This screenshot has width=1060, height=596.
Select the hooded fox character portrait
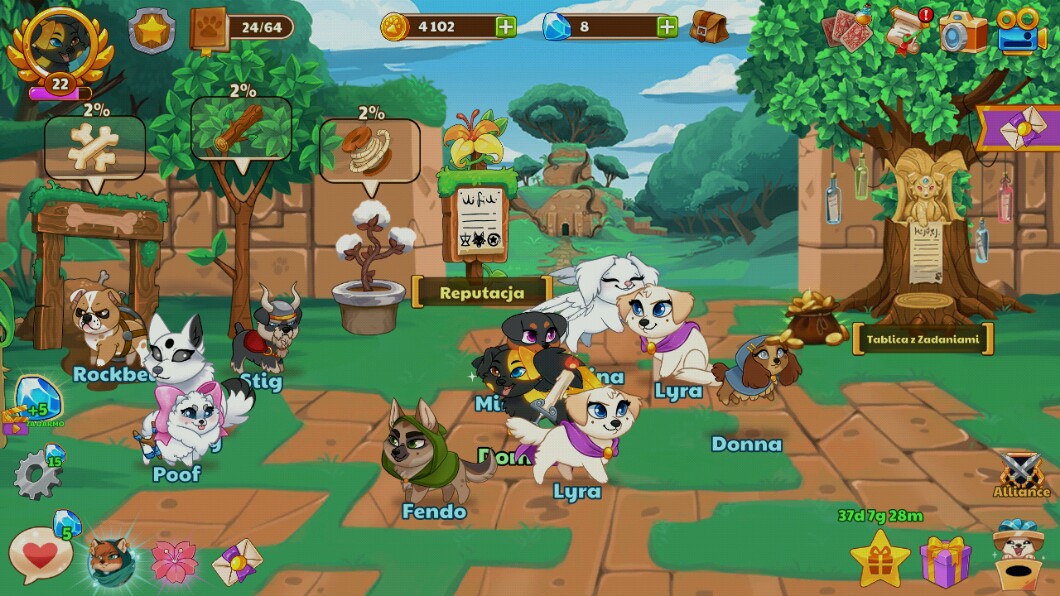click(111, 560)
